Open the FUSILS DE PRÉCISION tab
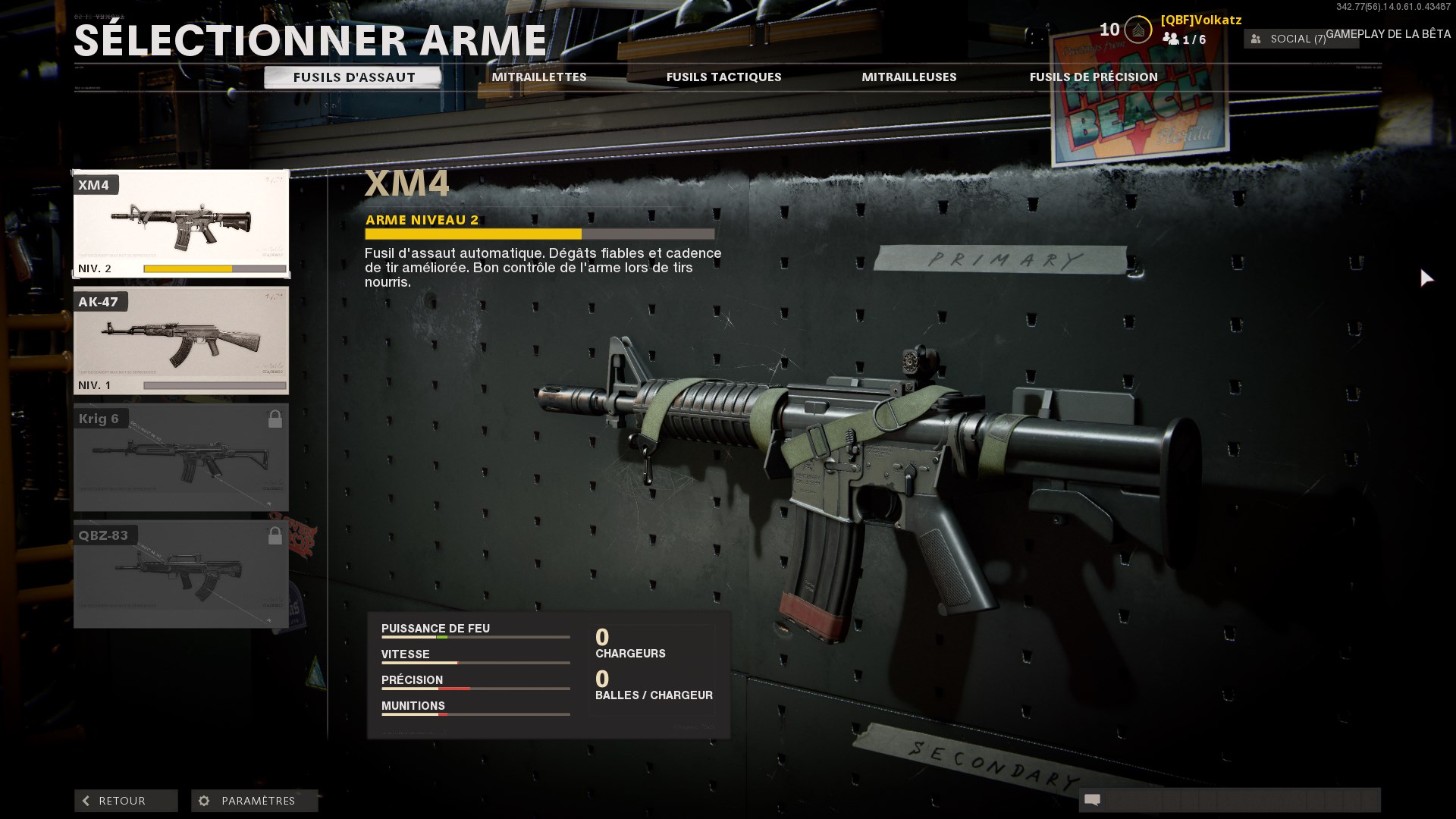 point(1093,77)
